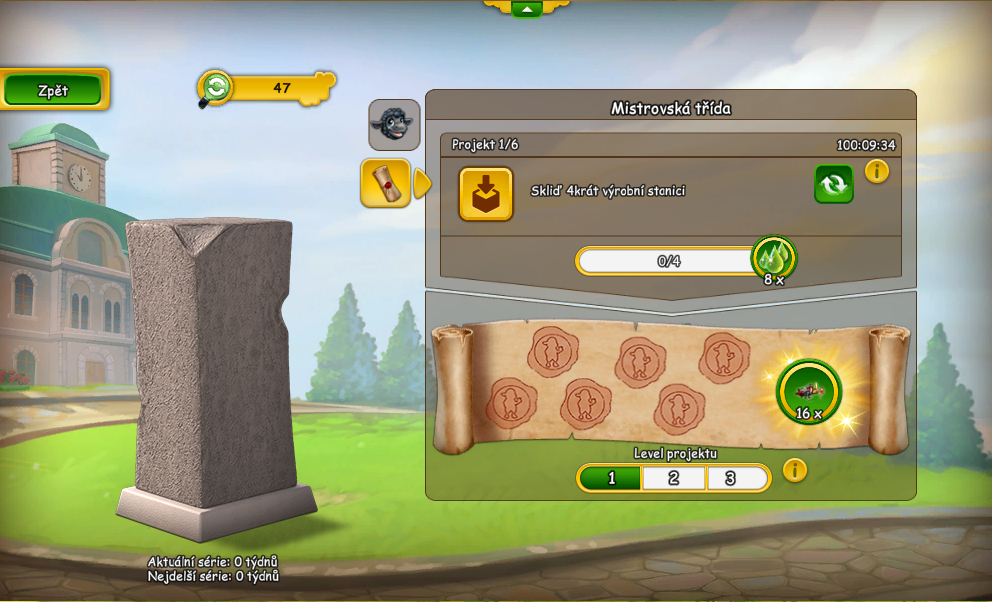Show info about the current project task
The height and width of the screenshot is (602, 992).
pos(877,171)
